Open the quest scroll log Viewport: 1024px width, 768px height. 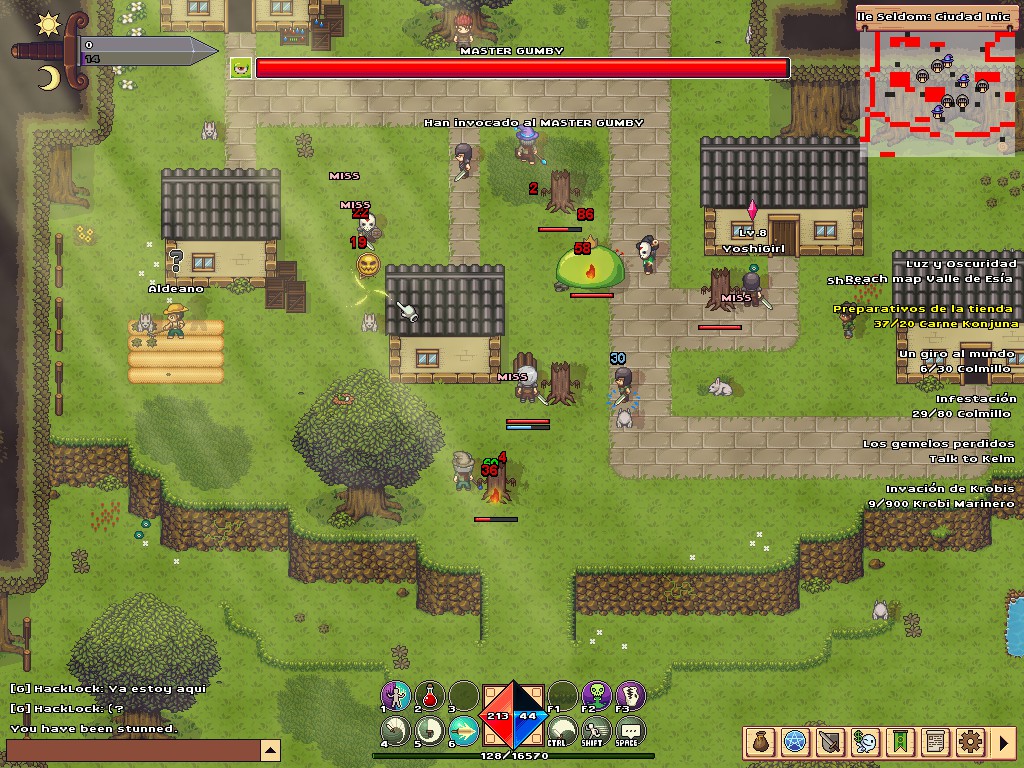[936, 742]
